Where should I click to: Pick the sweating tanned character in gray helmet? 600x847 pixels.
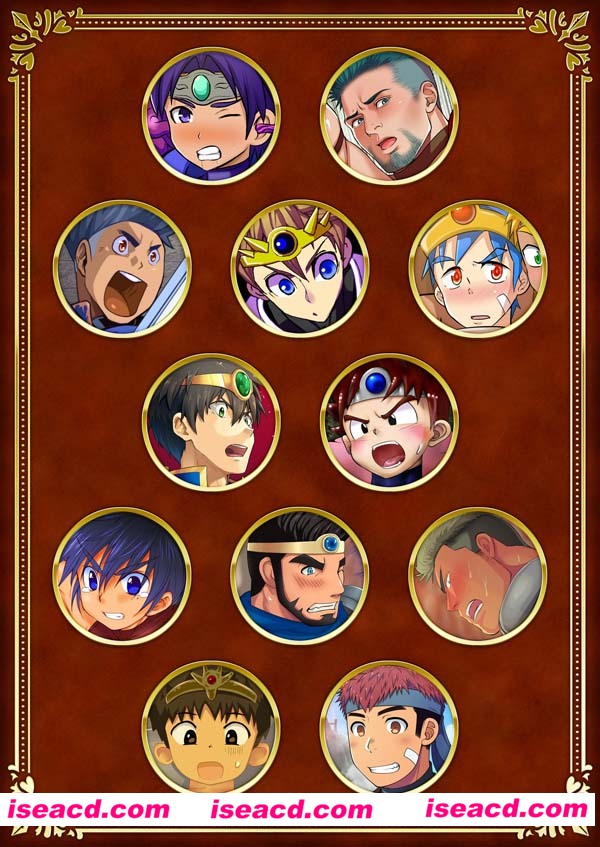[x=478, y=575]
